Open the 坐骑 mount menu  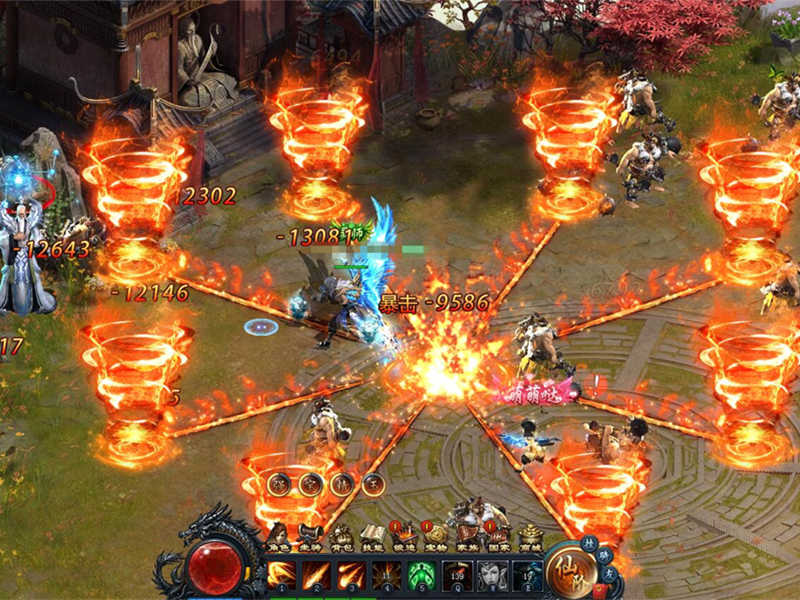point(309,537)
